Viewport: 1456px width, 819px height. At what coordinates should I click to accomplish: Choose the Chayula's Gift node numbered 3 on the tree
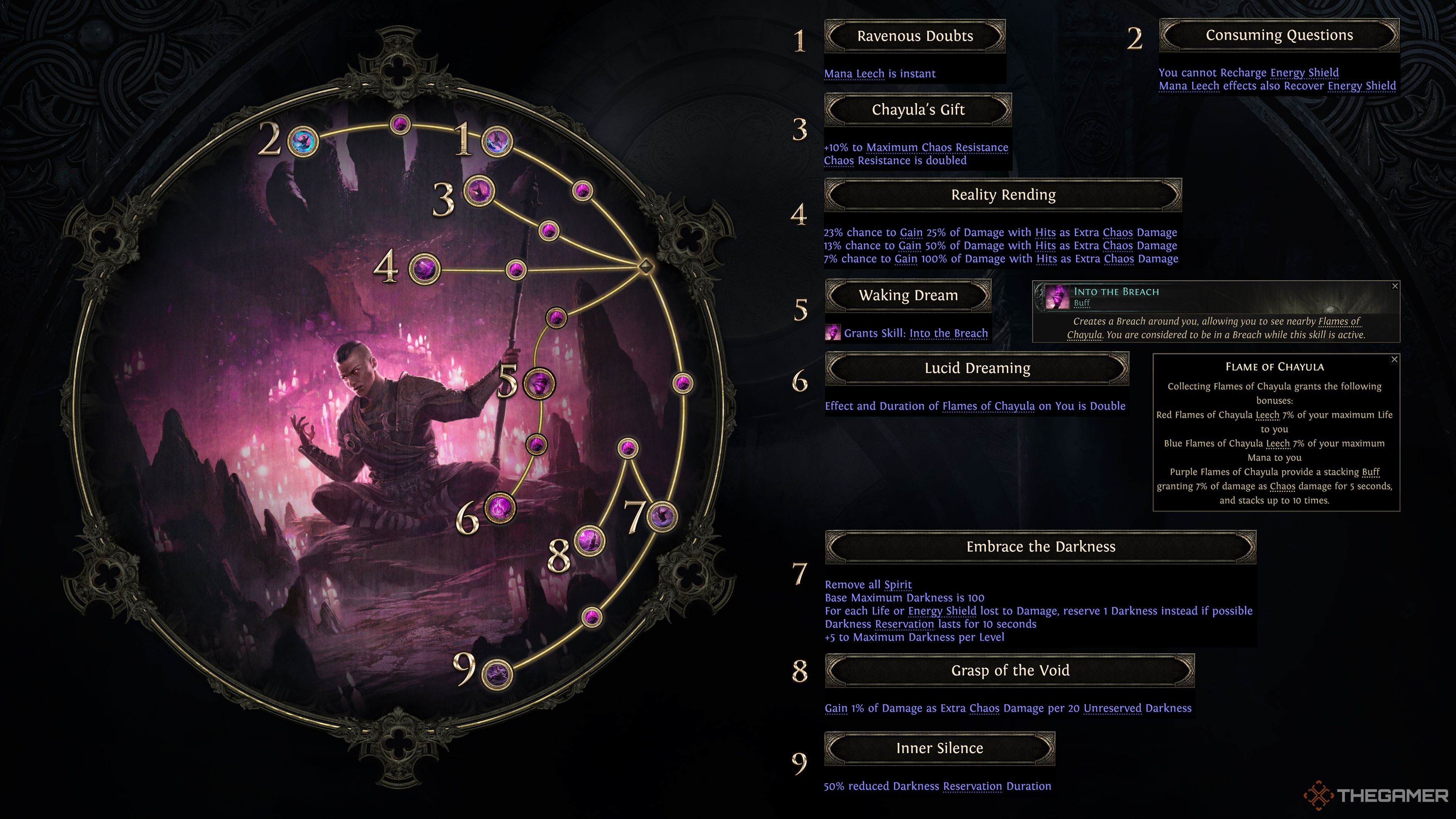click(479, 191)
